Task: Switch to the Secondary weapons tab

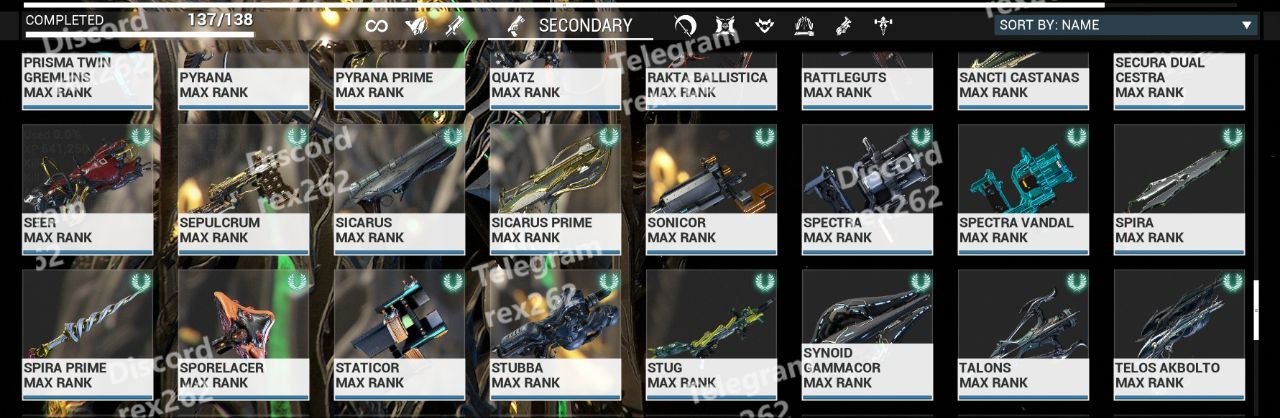Action: coord(571,26)
